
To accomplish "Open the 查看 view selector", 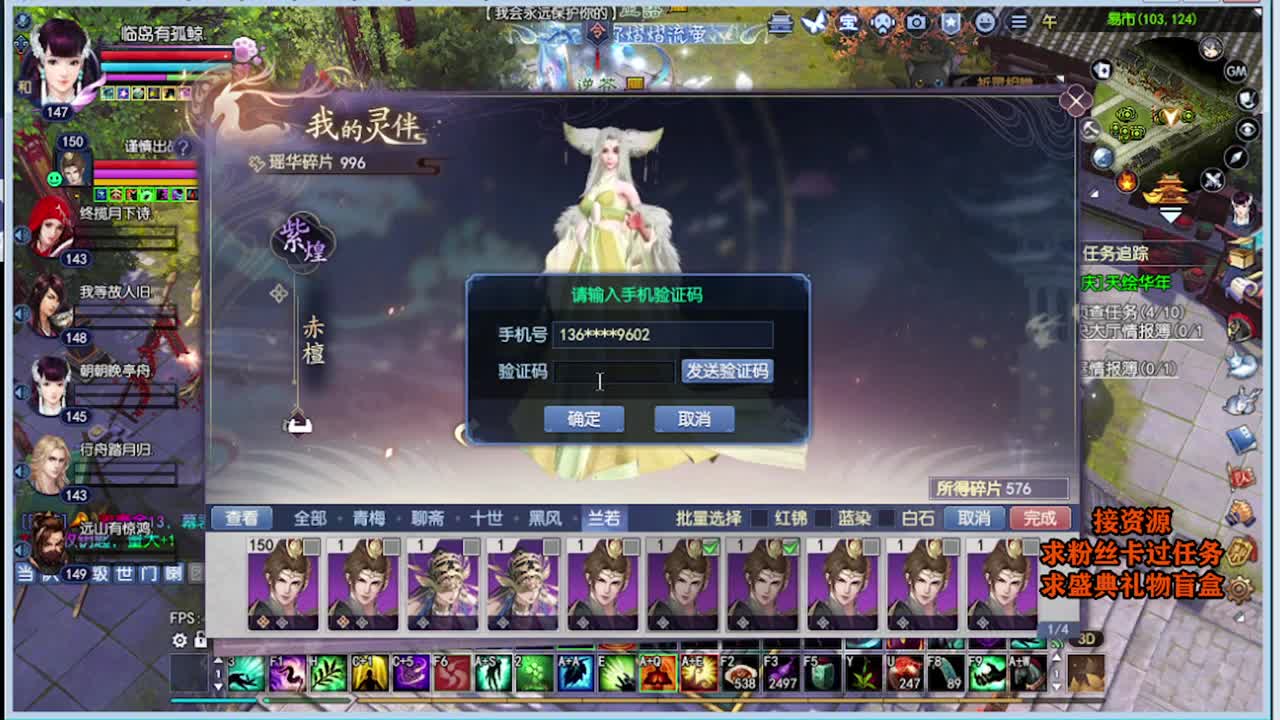I will 243,518.
